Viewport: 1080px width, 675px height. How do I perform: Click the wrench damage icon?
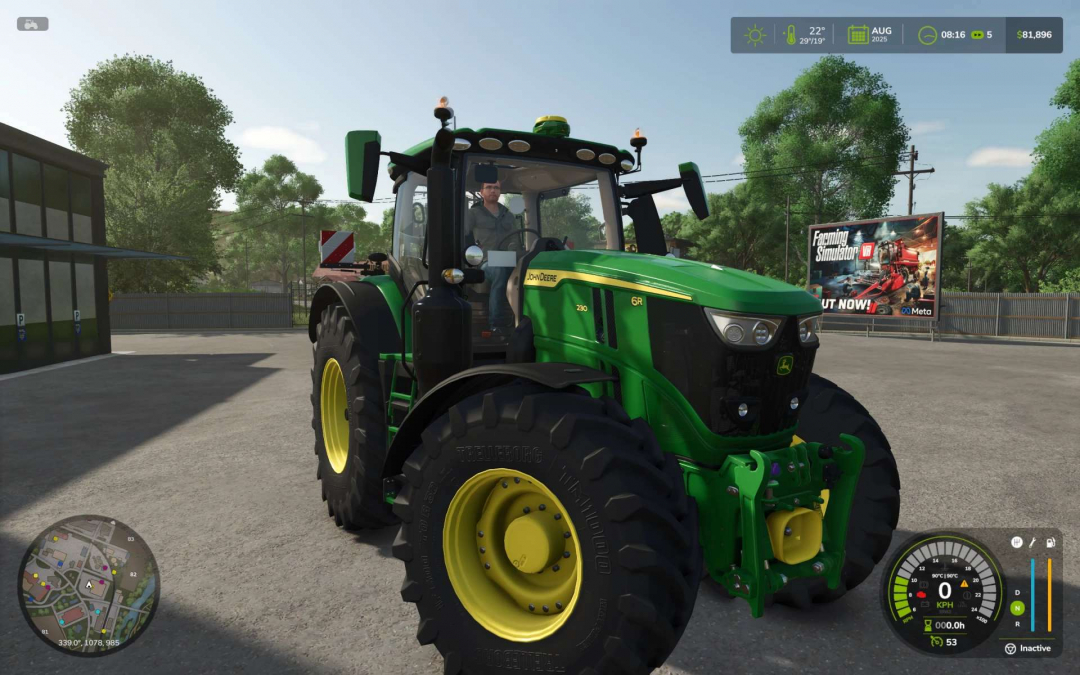pos(1033,542)
